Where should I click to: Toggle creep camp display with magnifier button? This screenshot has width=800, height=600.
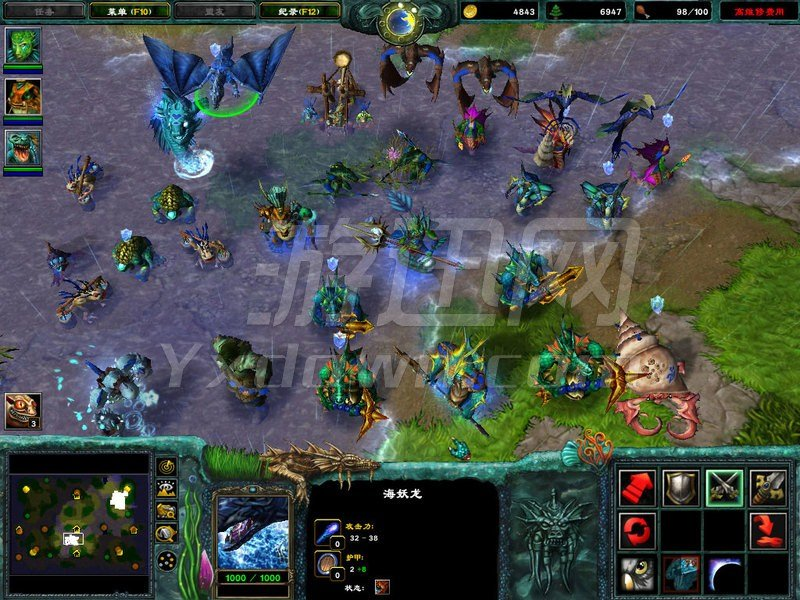click(166, 535)
